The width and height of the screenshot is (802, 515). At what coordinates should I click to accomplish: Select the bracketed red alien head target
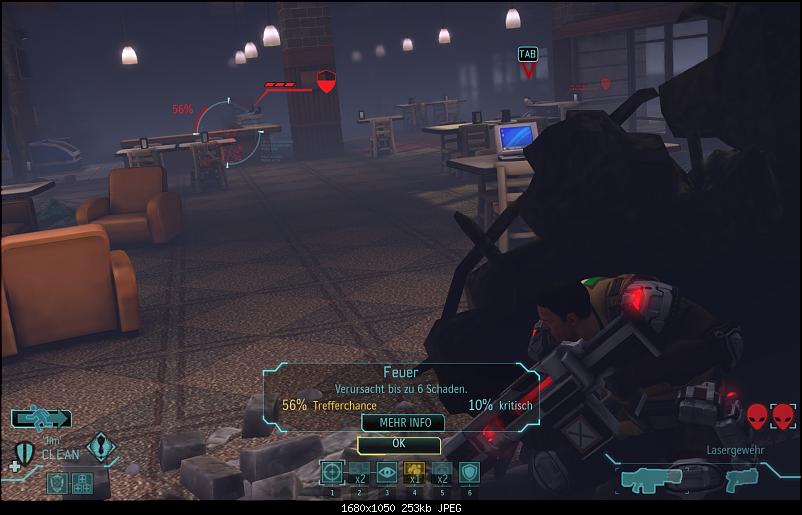(x=782, y=415)
